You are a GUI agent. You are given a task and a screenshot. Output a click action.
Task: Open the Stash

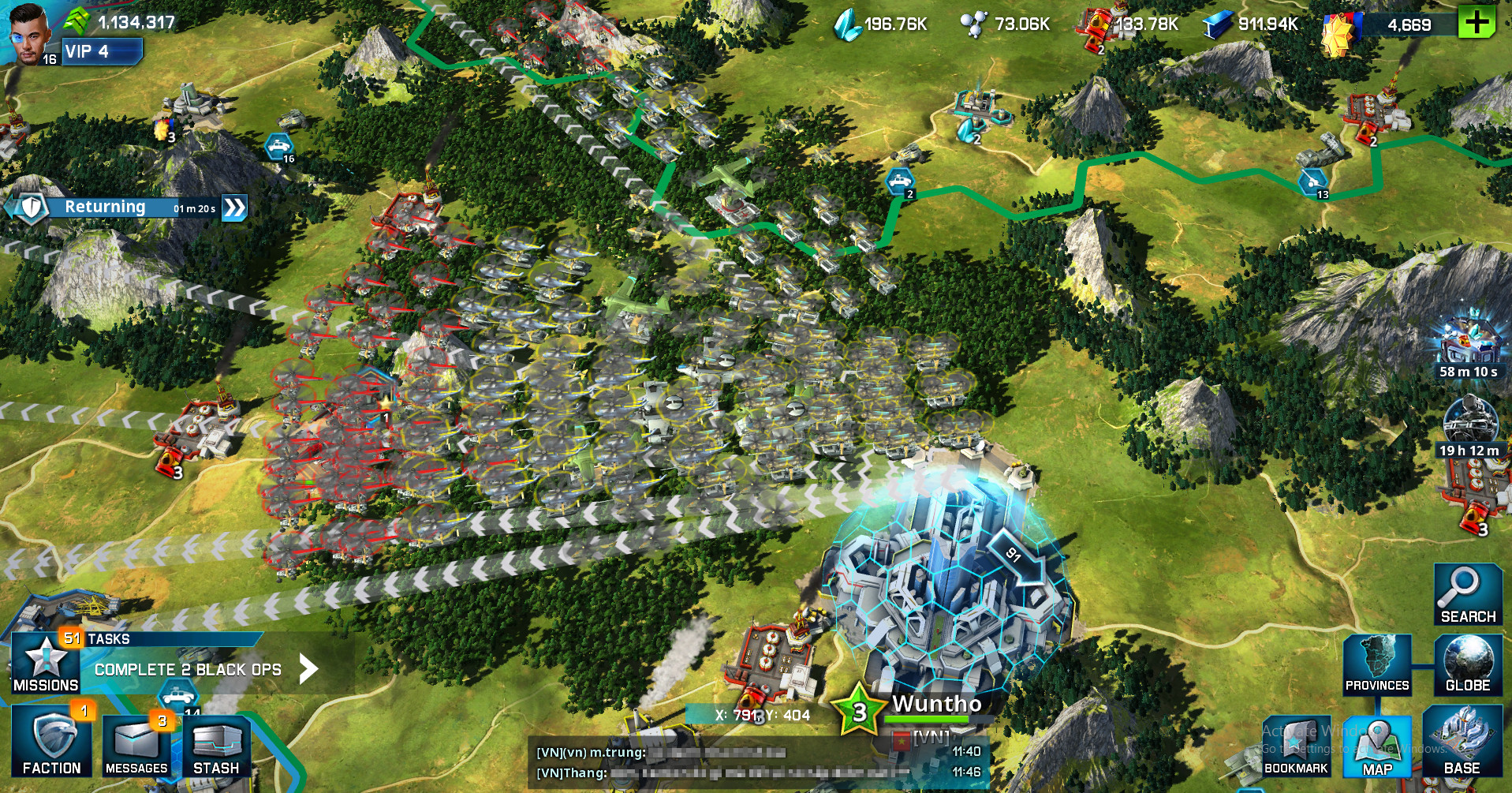point(217,746)
